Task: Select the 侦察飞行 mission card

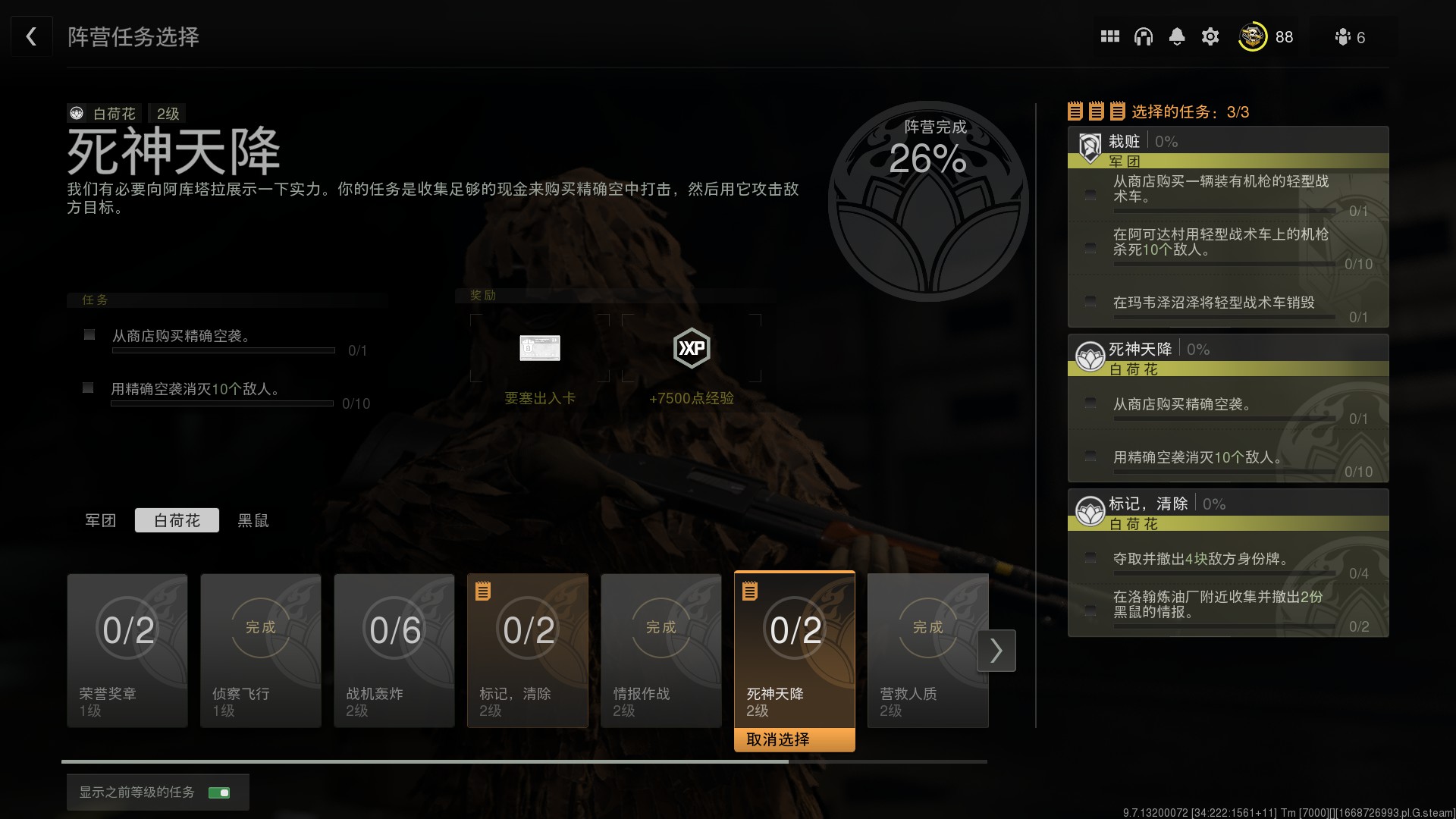Action: [261, 650]
